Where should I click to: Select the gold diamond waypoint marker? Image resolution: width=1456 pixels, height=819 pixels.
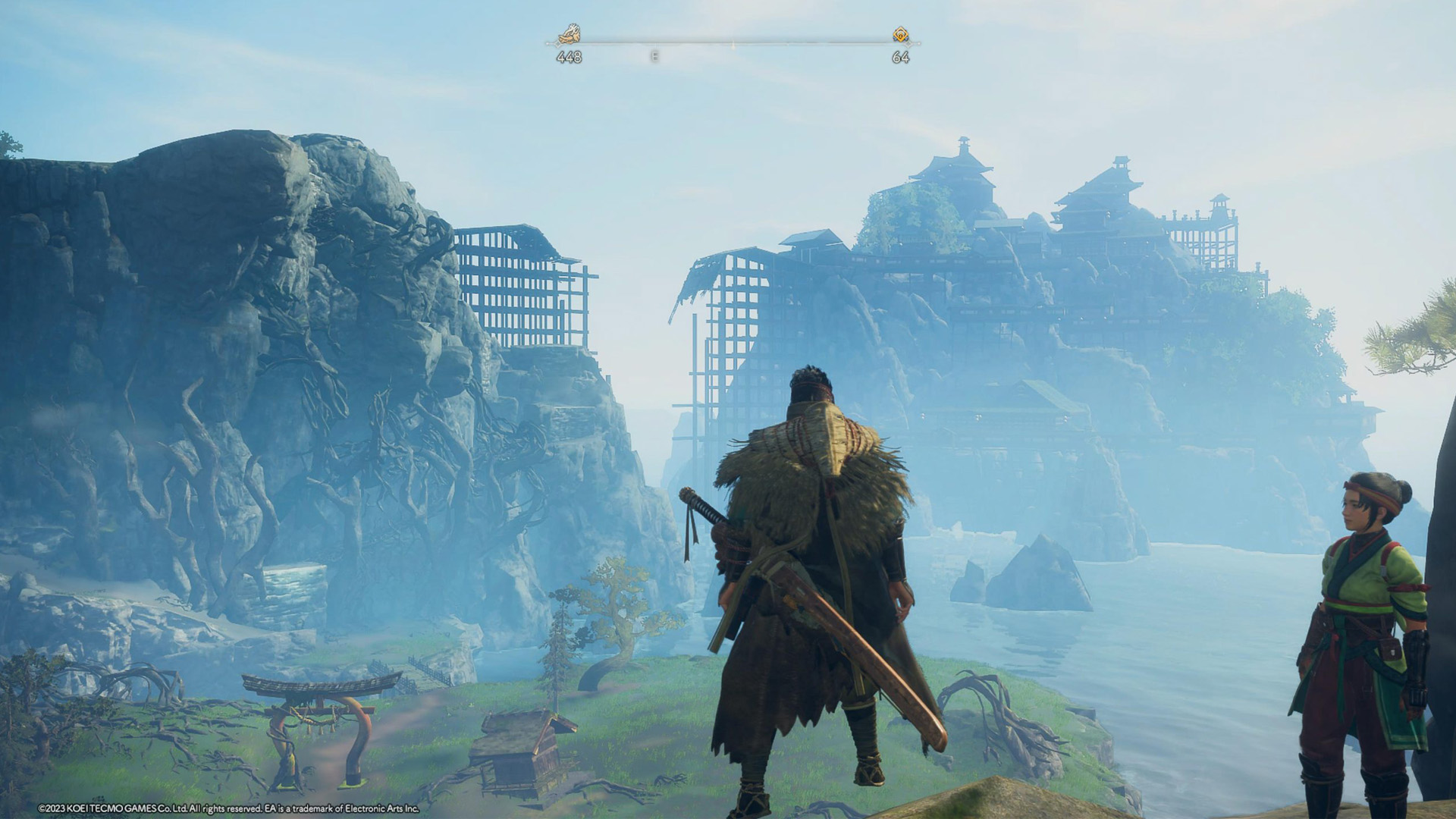click(x=900, y=34)
